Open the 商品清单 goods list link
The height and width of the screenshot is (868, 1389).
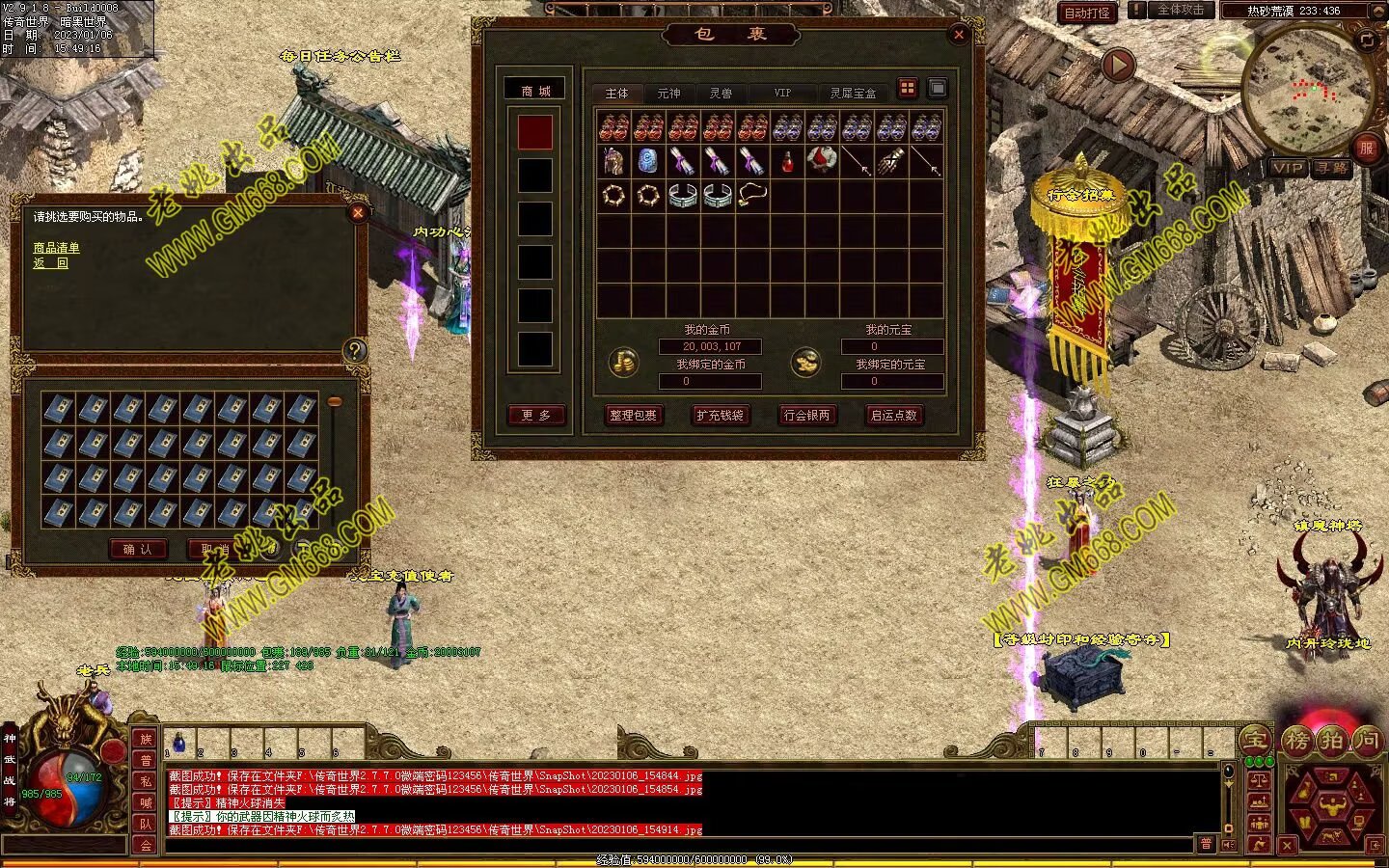coord(57,248)
